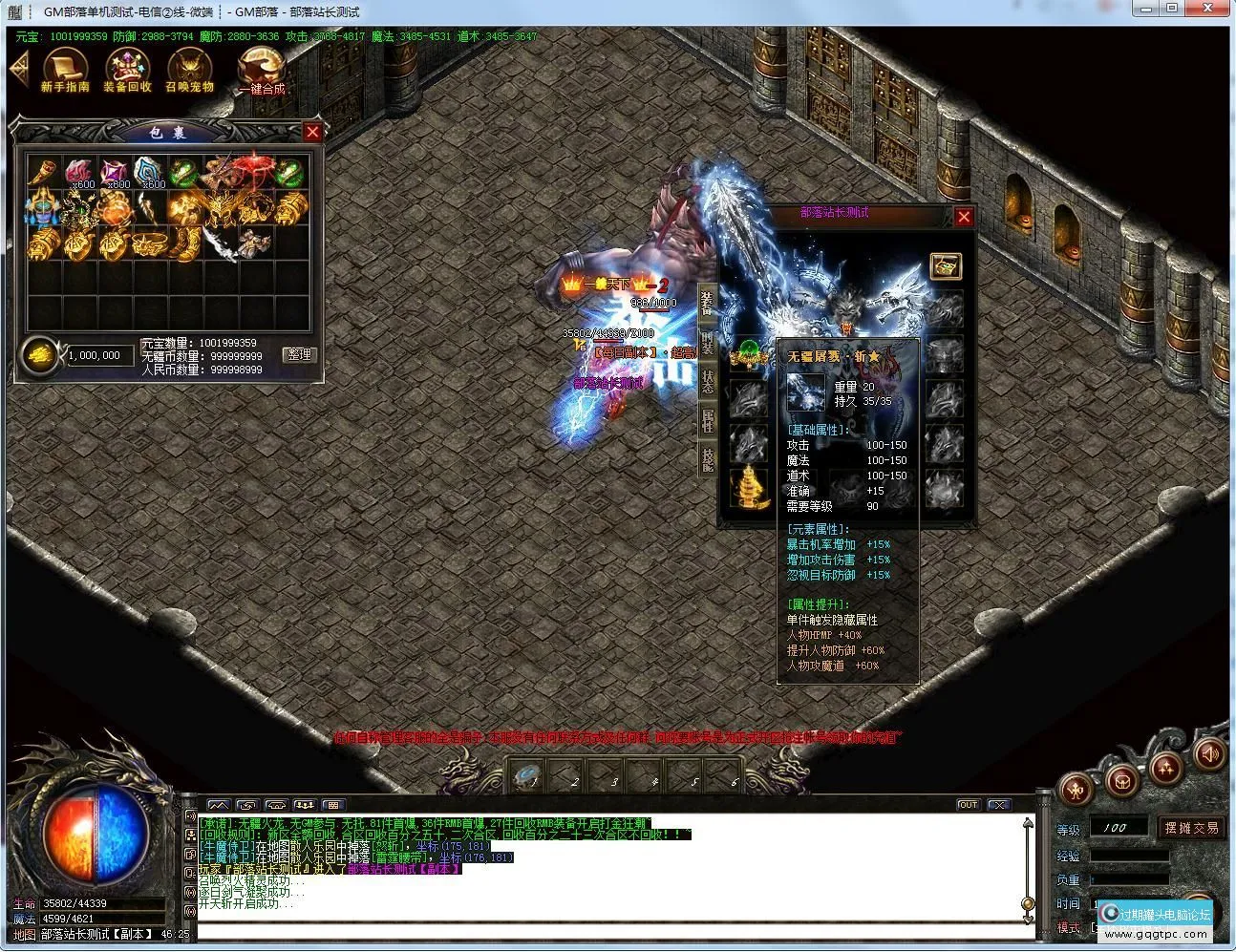Viewport: 1236px width, 952px height.
Task: Open the treasure chest icon in the character panel
Action: tap(947, 266)
